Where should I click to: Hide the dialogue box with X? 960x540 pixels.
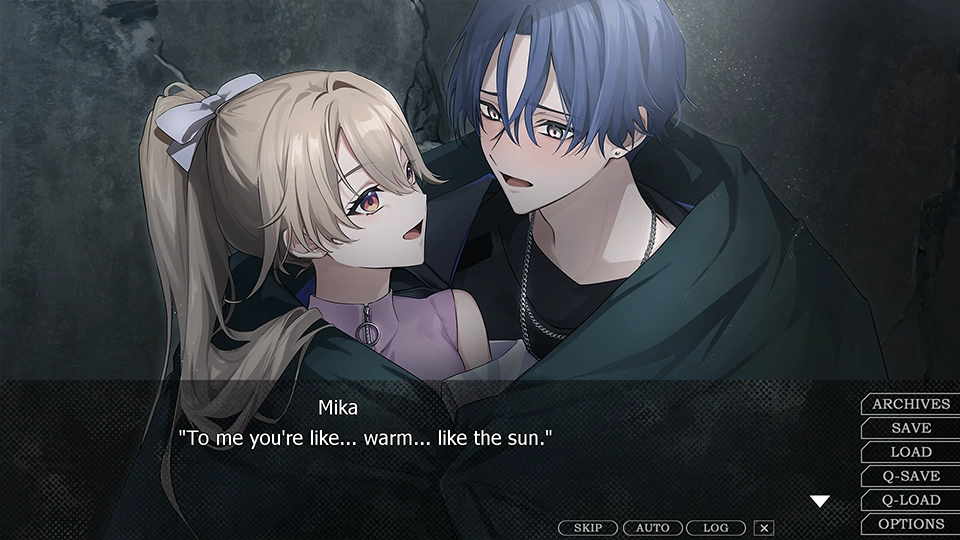(764, 528)
